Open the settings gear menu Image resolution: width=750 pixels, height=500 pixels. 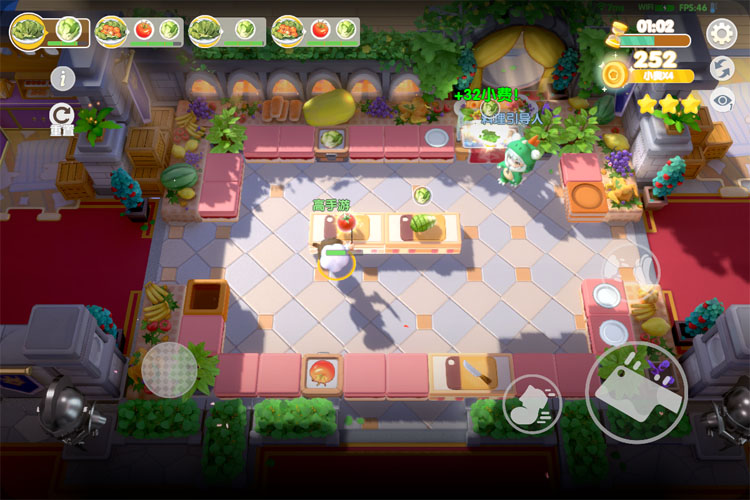[721, 34]
